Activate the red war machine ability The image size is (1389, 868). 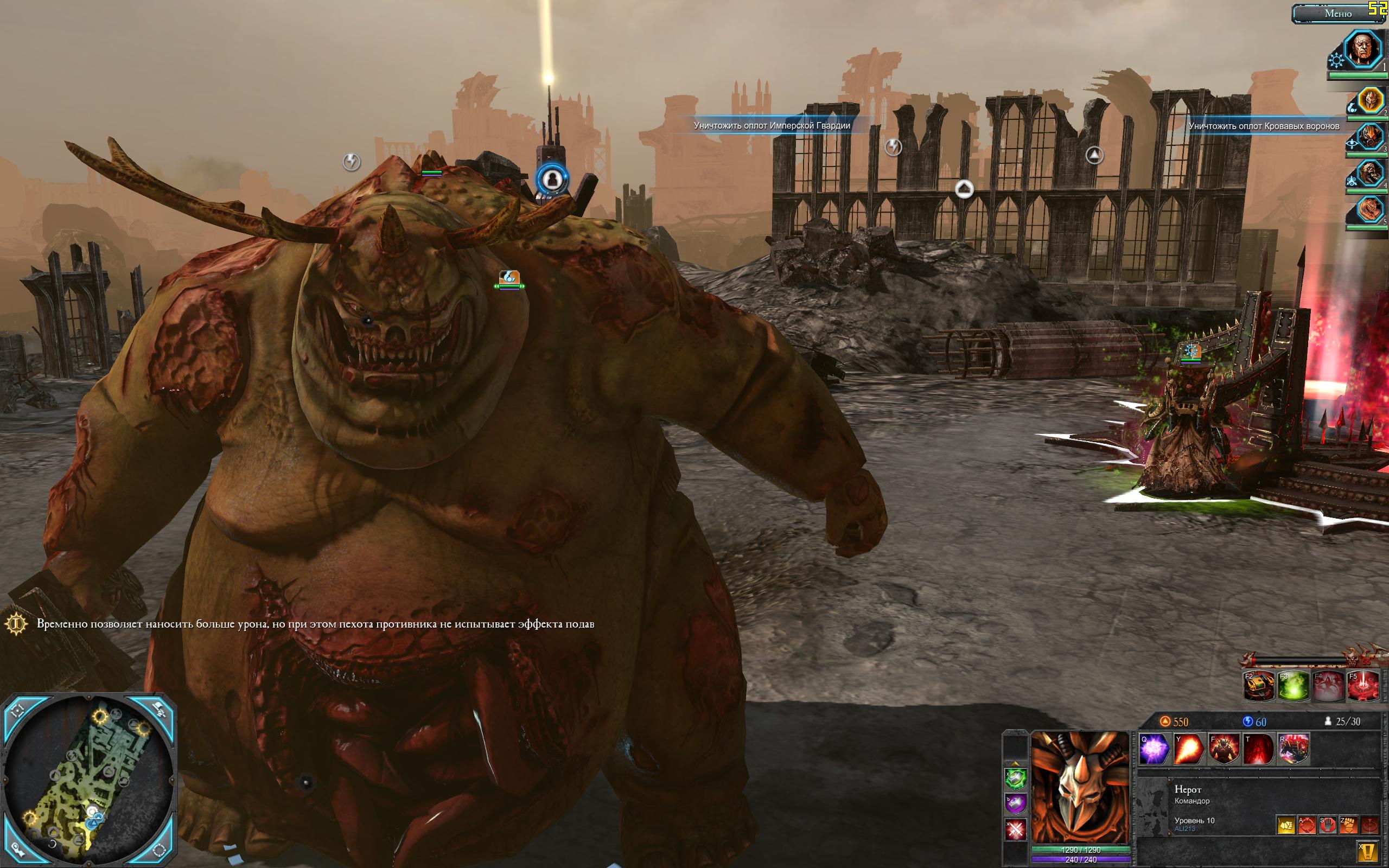pos(1294,749)
